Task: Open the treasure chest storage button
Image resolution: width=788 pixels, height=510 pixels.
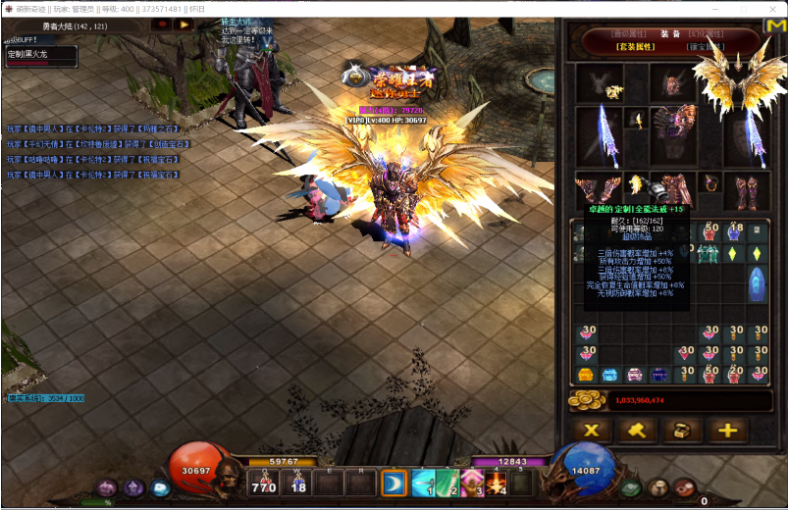Action: click(682, 431)
